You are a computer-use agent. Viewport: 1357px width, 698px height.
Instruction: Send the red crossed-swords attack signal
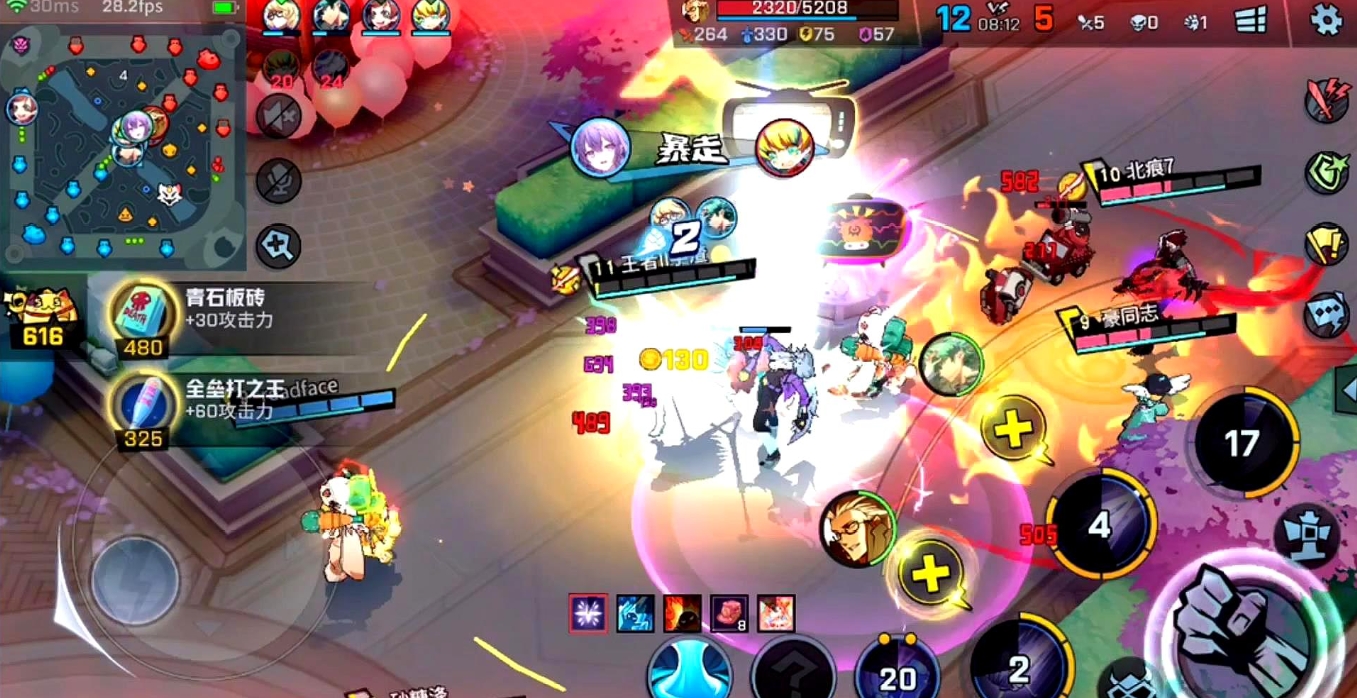point(1327,99)
